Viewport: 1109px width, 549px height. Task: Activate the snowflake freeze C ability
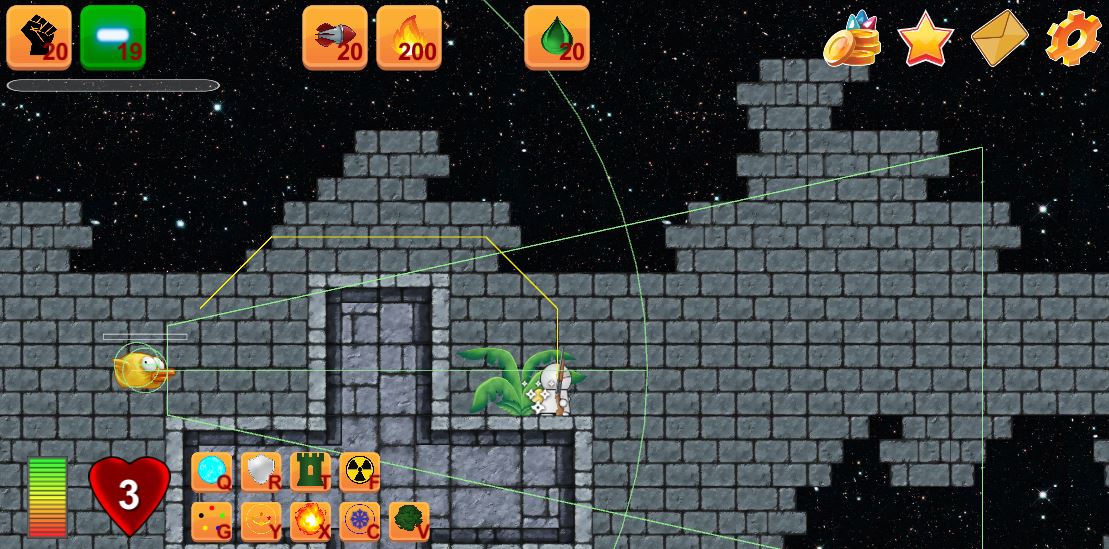point(359,521)
